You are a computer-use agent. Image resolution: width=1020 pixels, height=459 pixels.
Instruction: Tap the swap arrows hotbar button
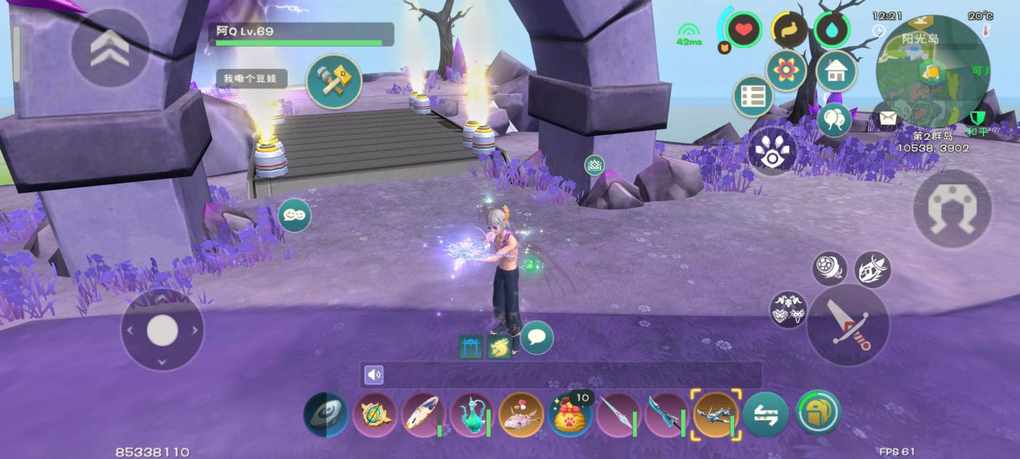pyautogui.click(x=766, y=414)
